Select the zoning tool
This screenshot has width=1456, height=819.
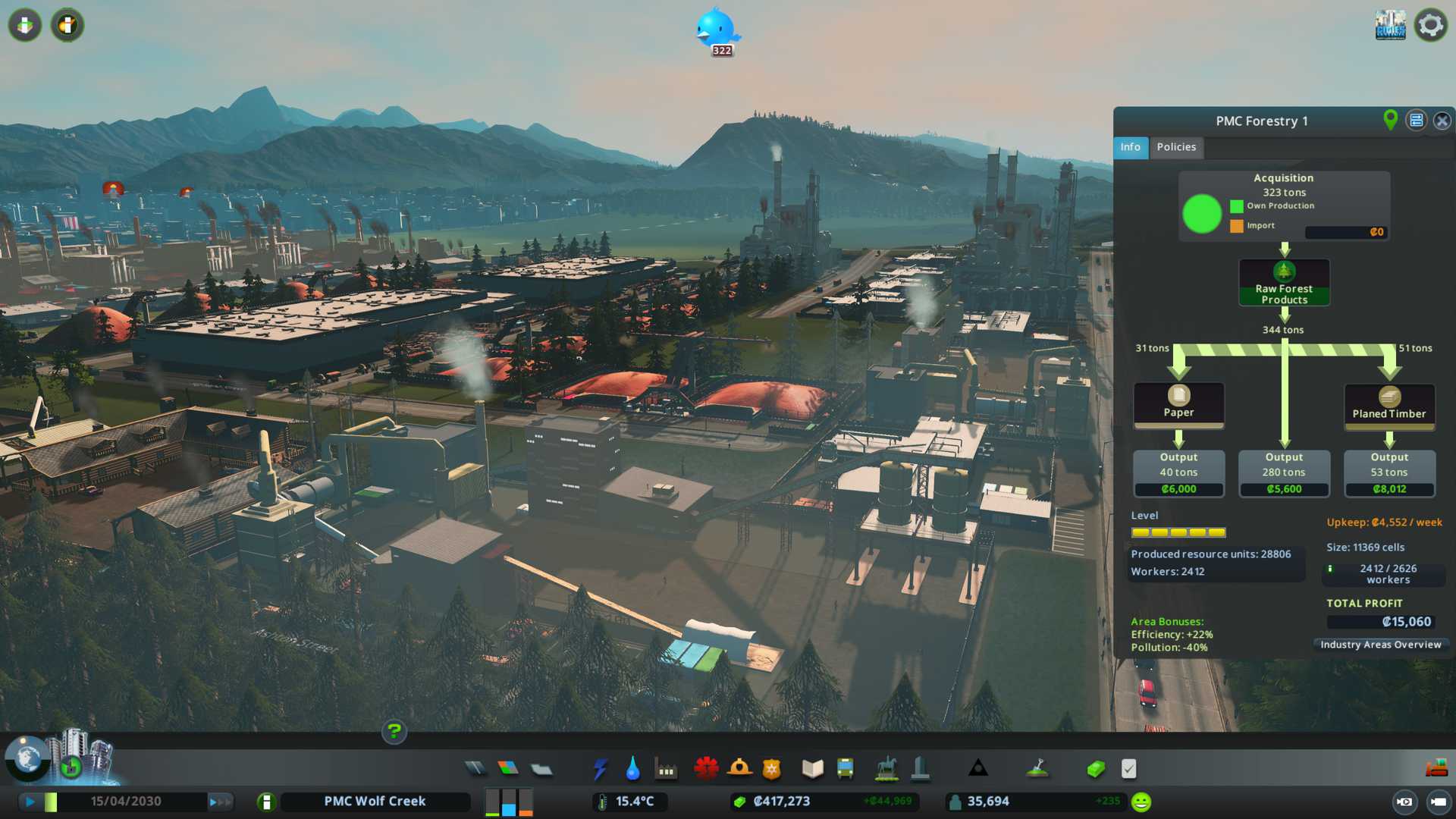click(508, 769)
